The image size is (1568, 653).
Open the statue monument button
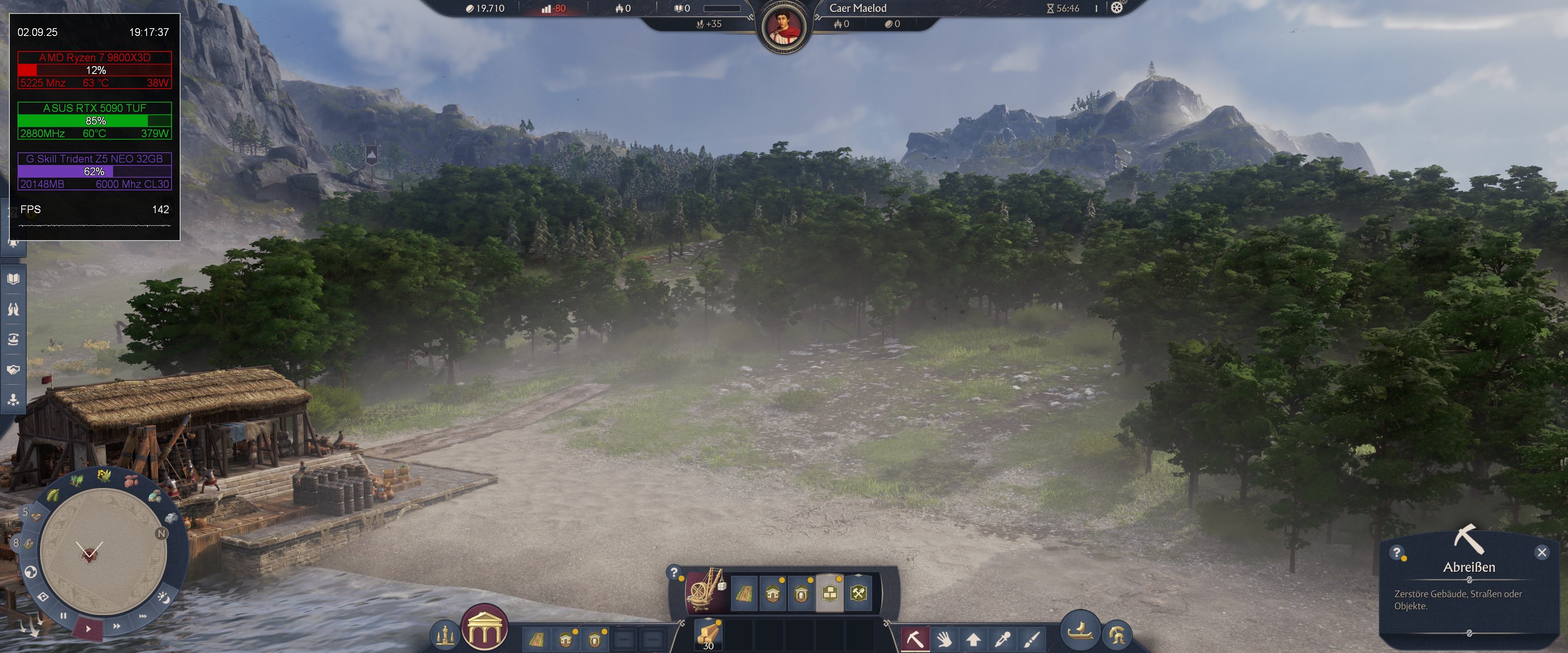(x=445, y=635)
